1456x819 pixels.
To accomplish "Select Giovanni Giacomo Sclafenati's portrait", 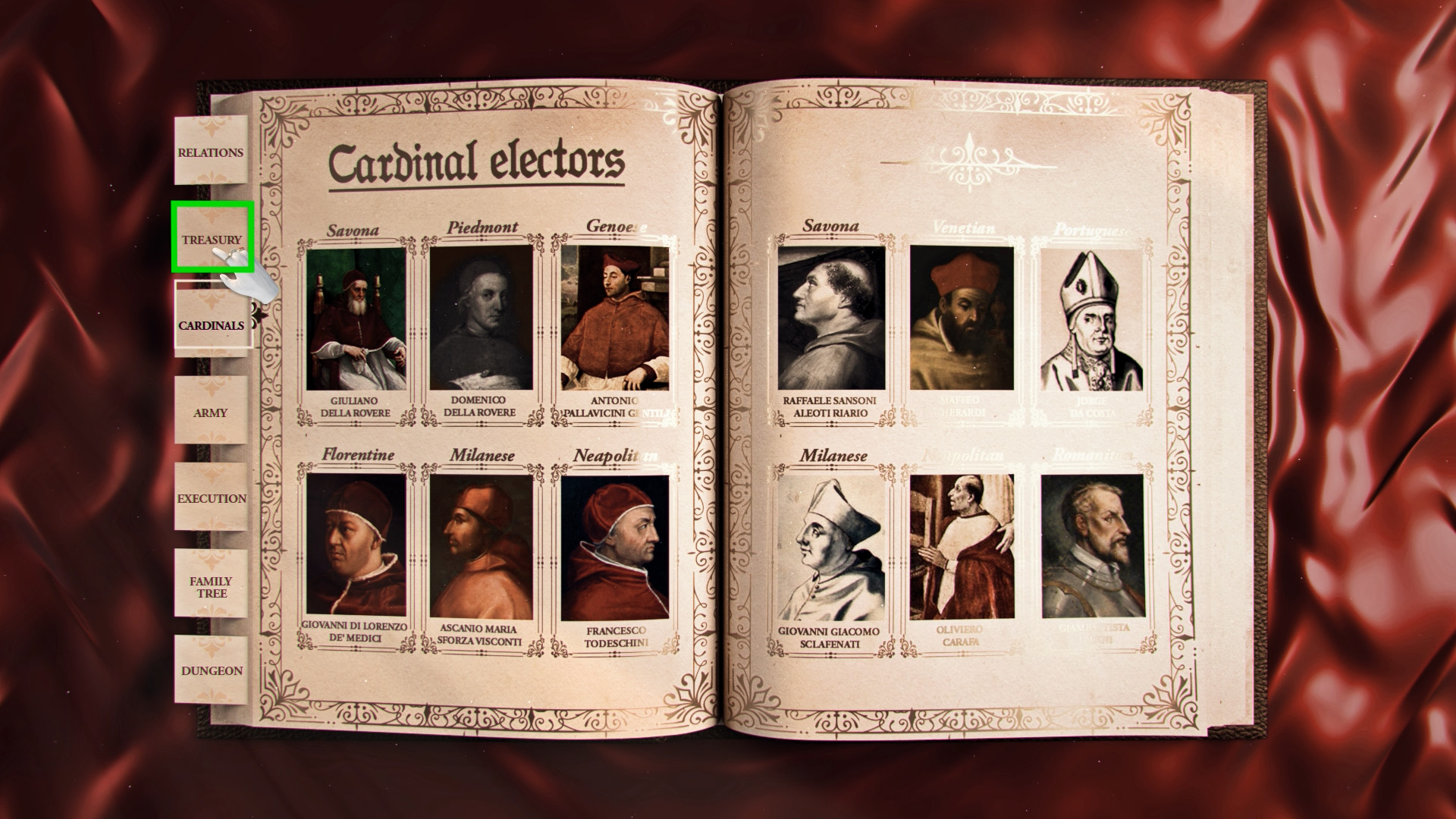I will coord(829,544).
